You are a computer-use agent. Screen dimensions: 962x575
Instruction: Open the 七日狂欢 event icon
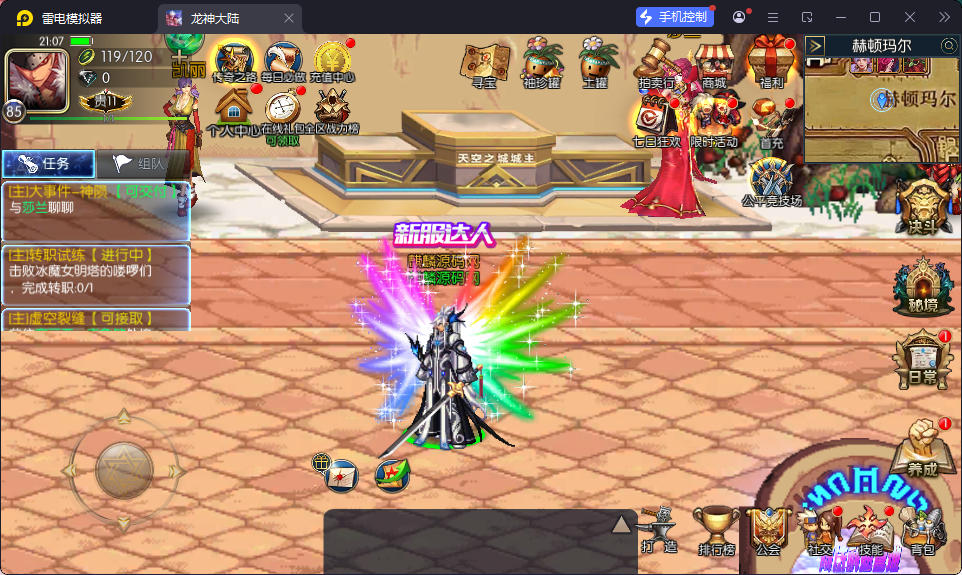point(656,122)
